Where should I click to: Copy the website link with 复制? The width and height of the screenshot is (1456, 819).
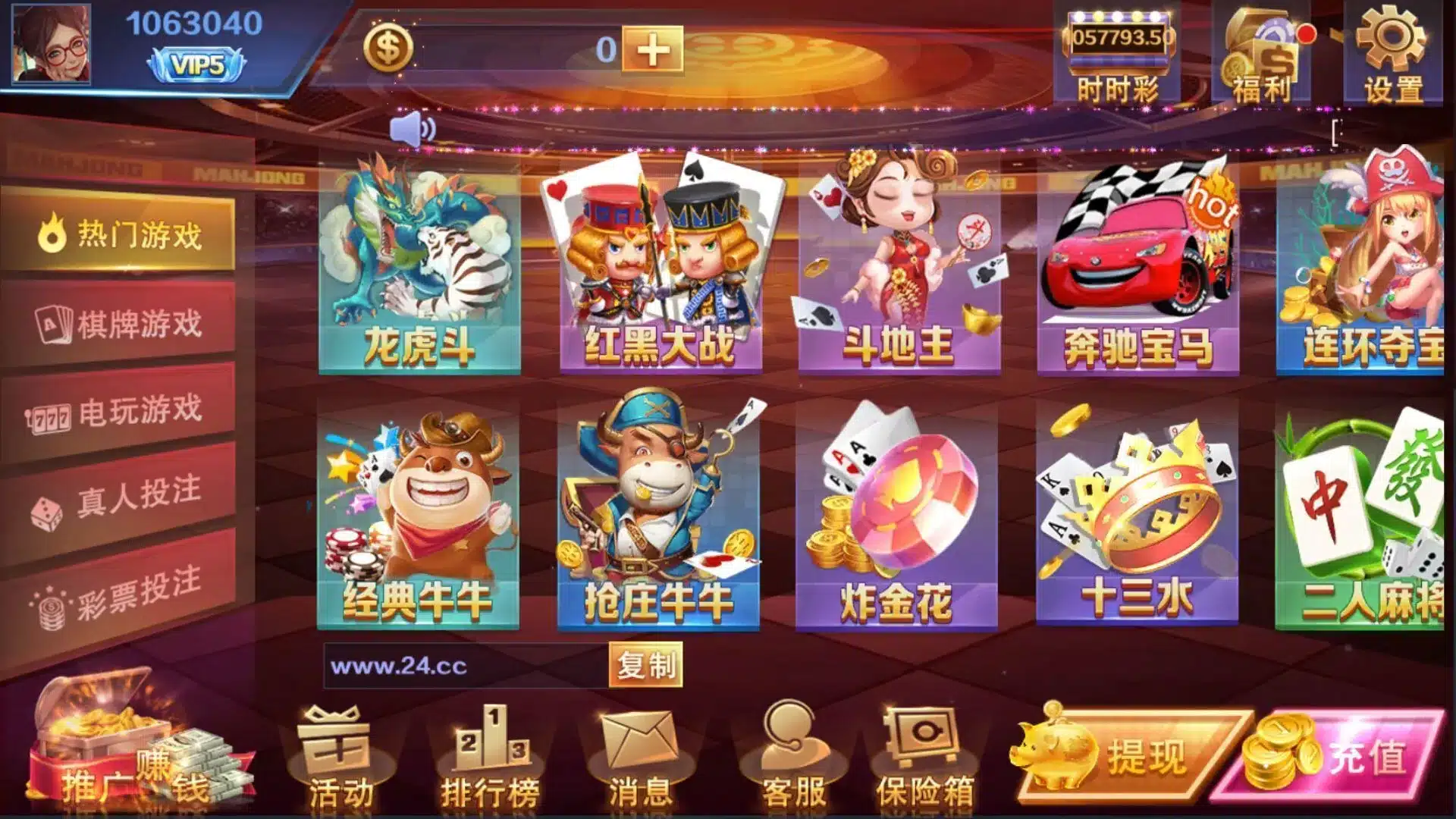click(x=645, y=666)
